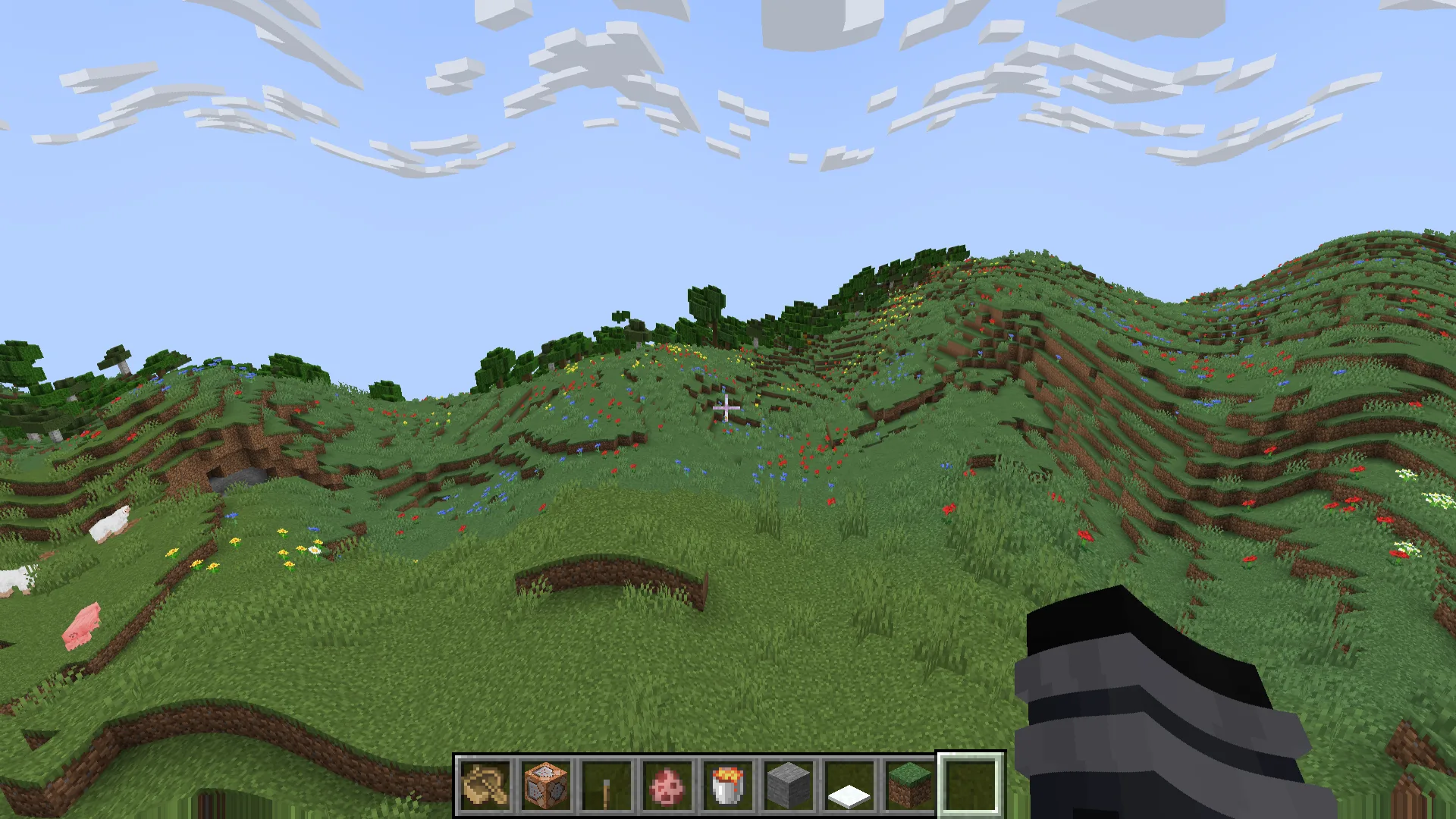Image resolution: width=1456 pixels, height=819 pixels.
Task: Select the lever hotbar slot
Action: click(x=607, y=785)
